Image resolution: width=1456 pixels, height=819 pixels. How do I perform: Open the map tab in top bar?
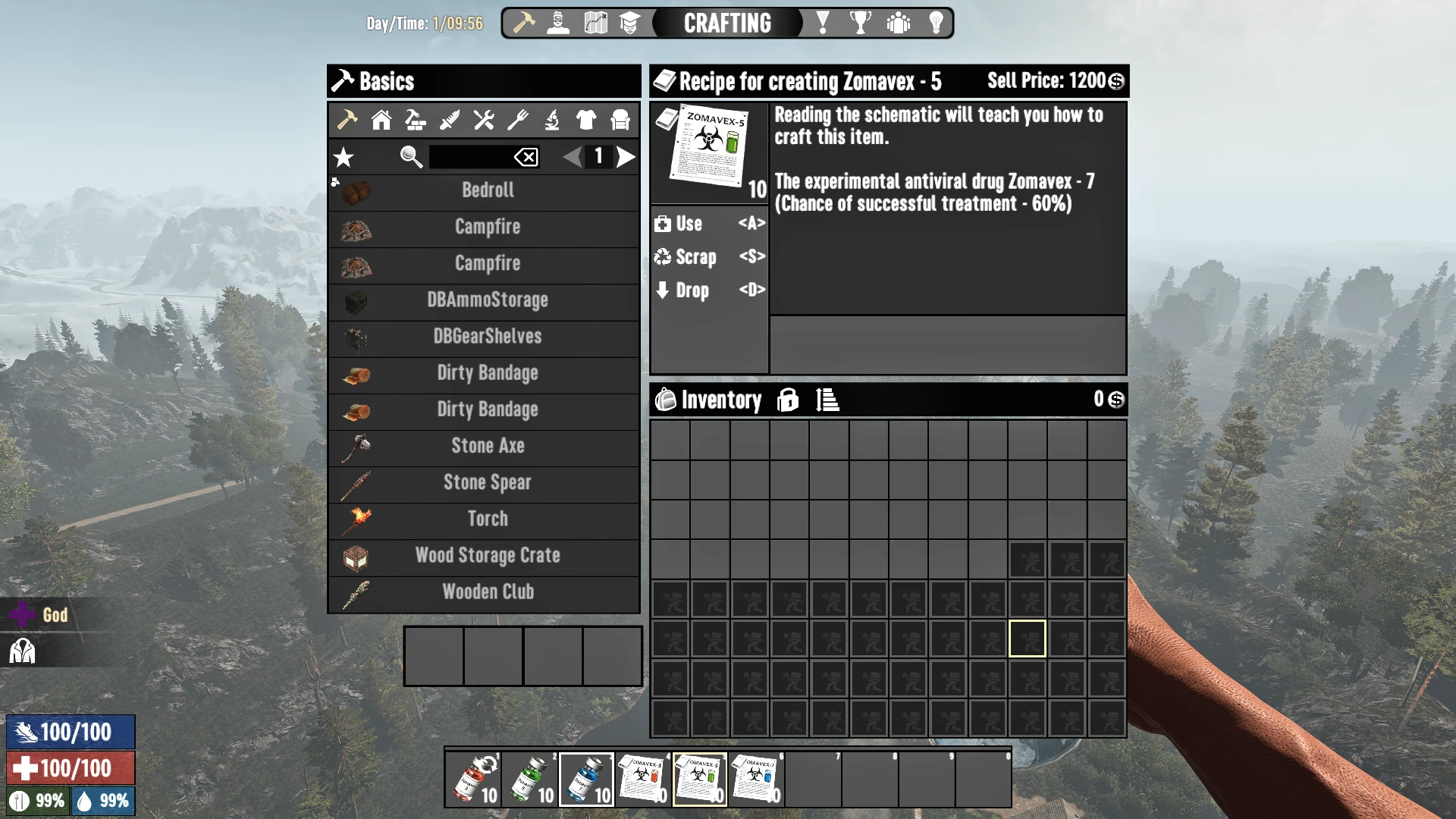(x=596, y=23)
